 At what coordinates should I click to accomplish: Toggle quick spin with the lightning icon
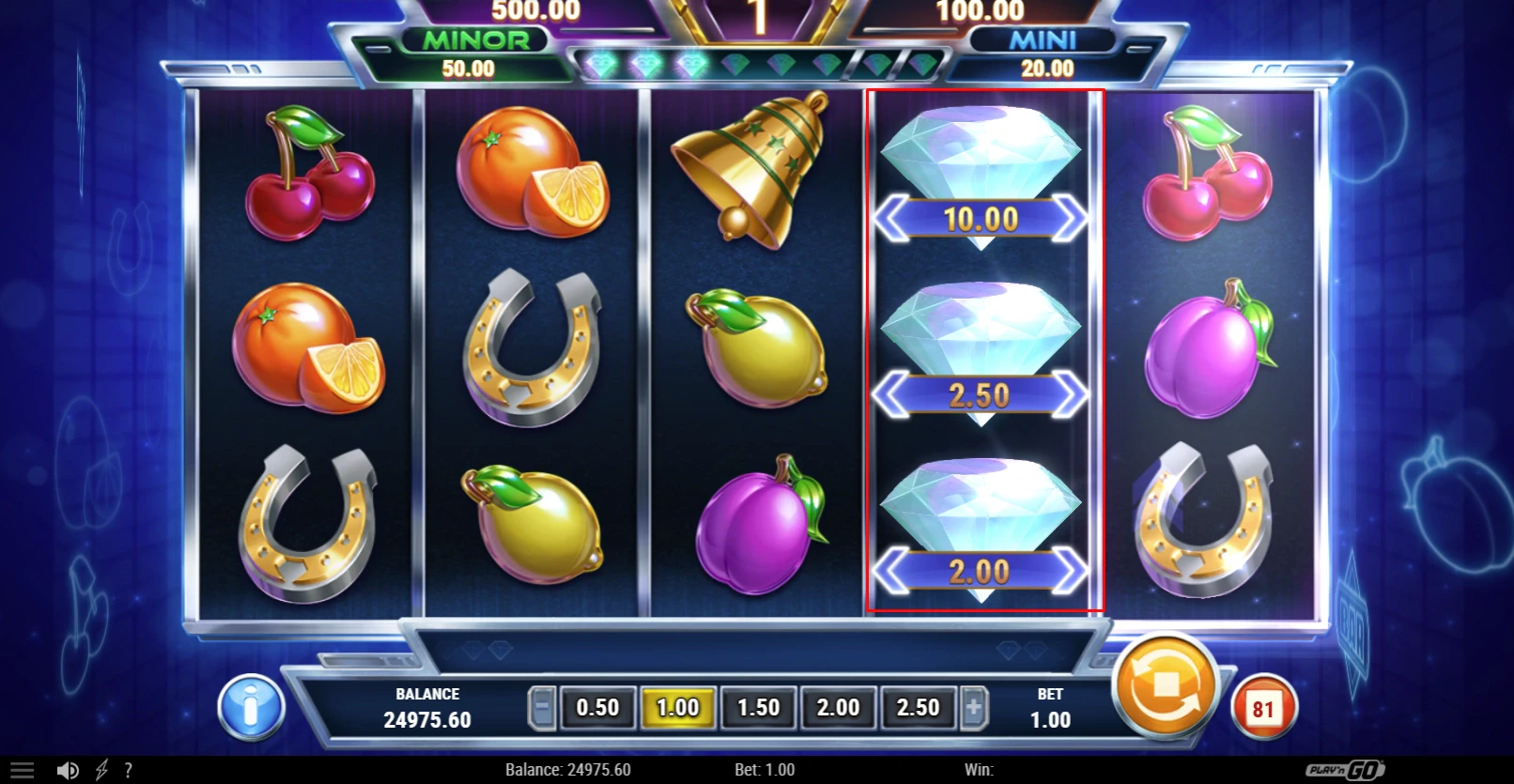101,768
